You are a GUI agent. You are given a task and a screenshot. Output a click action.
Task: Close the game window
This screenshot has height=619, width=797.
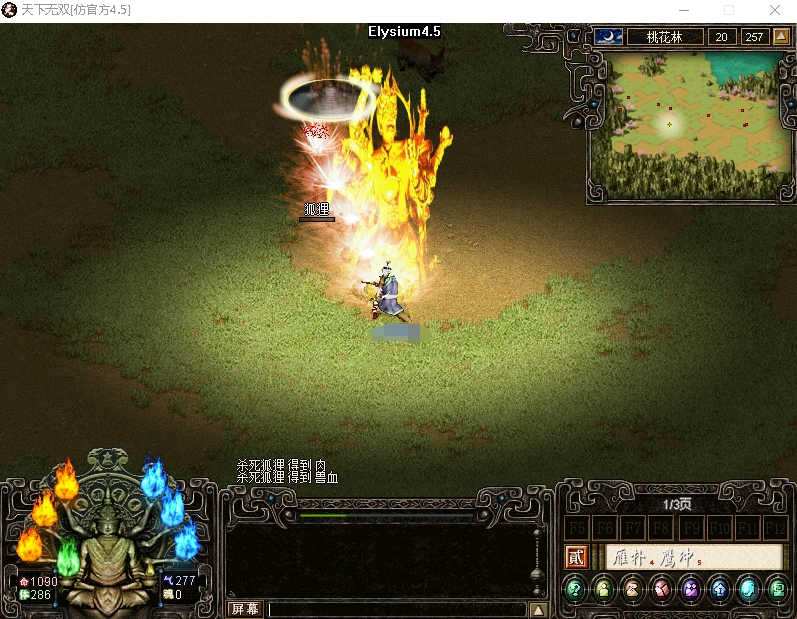(775, 10)
